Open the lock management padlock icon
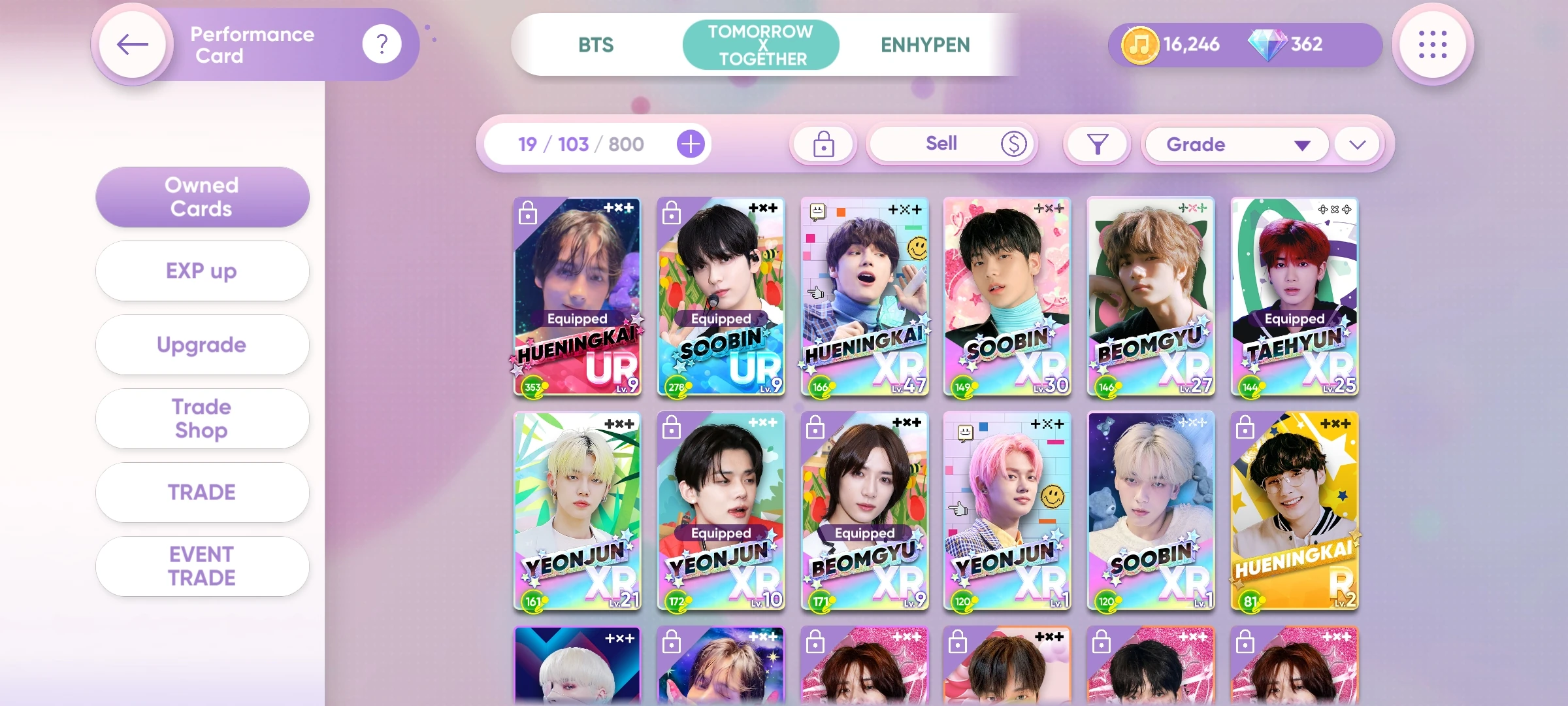1568x706 pixels. (823, 144)
